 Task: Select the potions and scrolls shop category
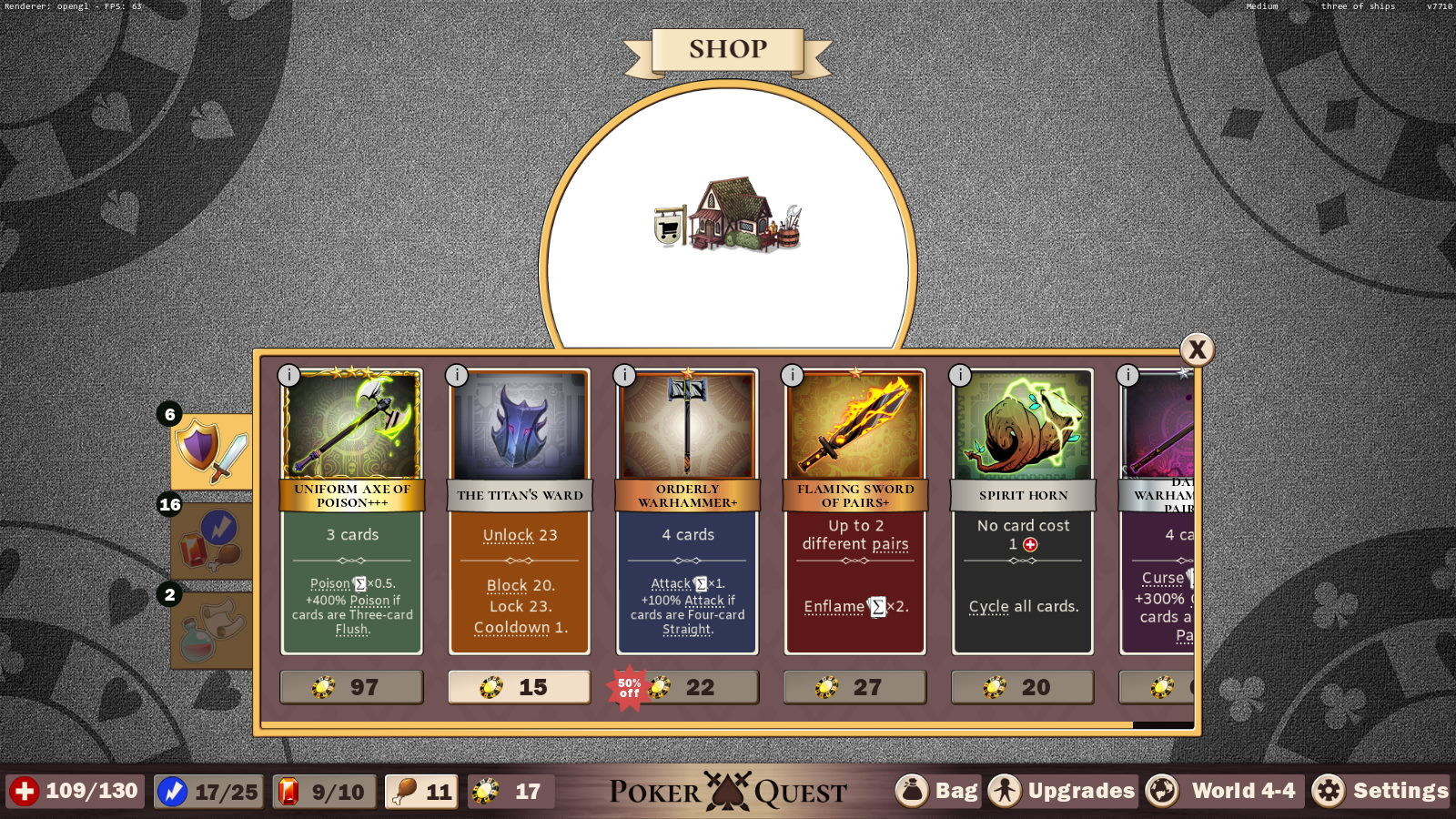coord(208,620)
